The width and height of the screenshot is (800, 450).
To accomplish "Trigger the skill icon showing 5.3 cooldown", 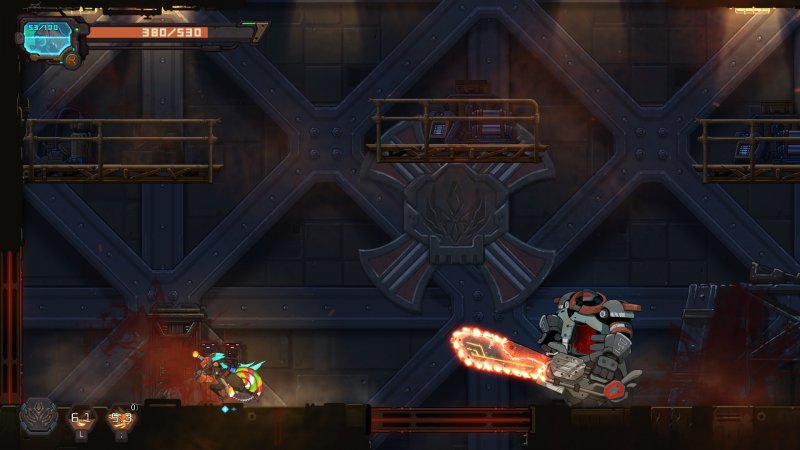I will (122, 419).
